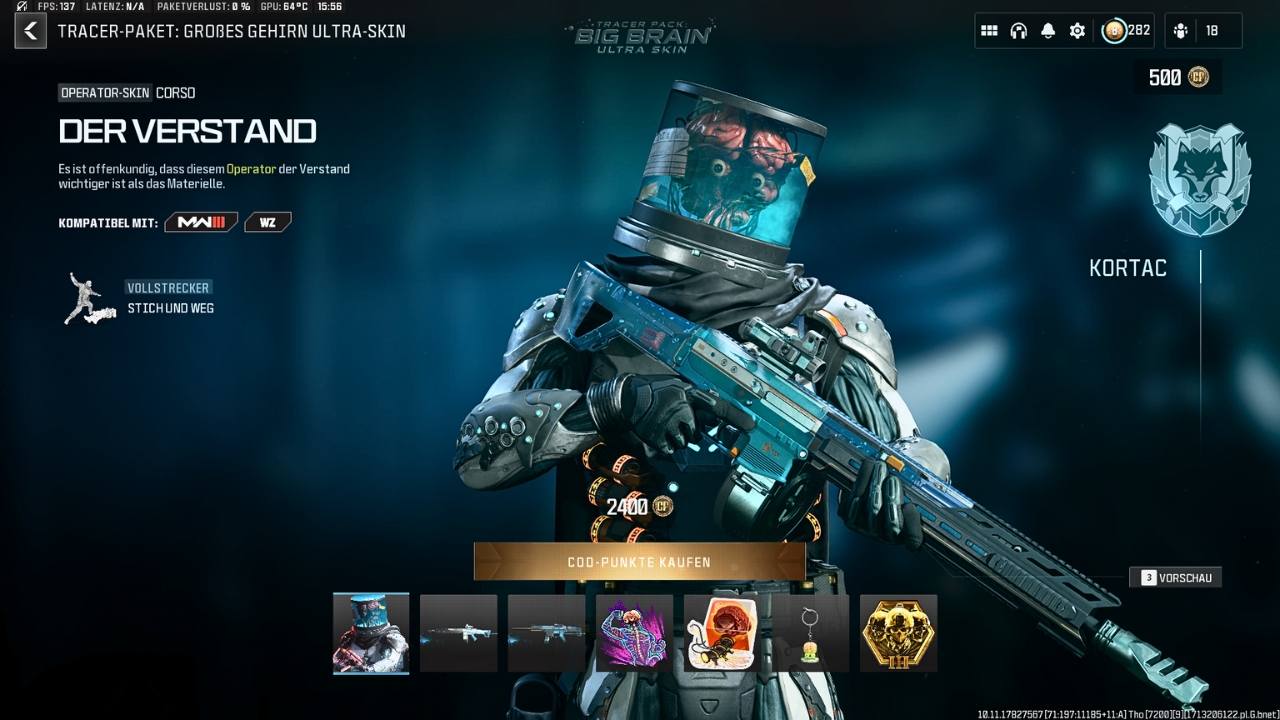Pick the keychain weapon charm thumbnail
Screen dimensions: 1280x720
tap(810, 633)
